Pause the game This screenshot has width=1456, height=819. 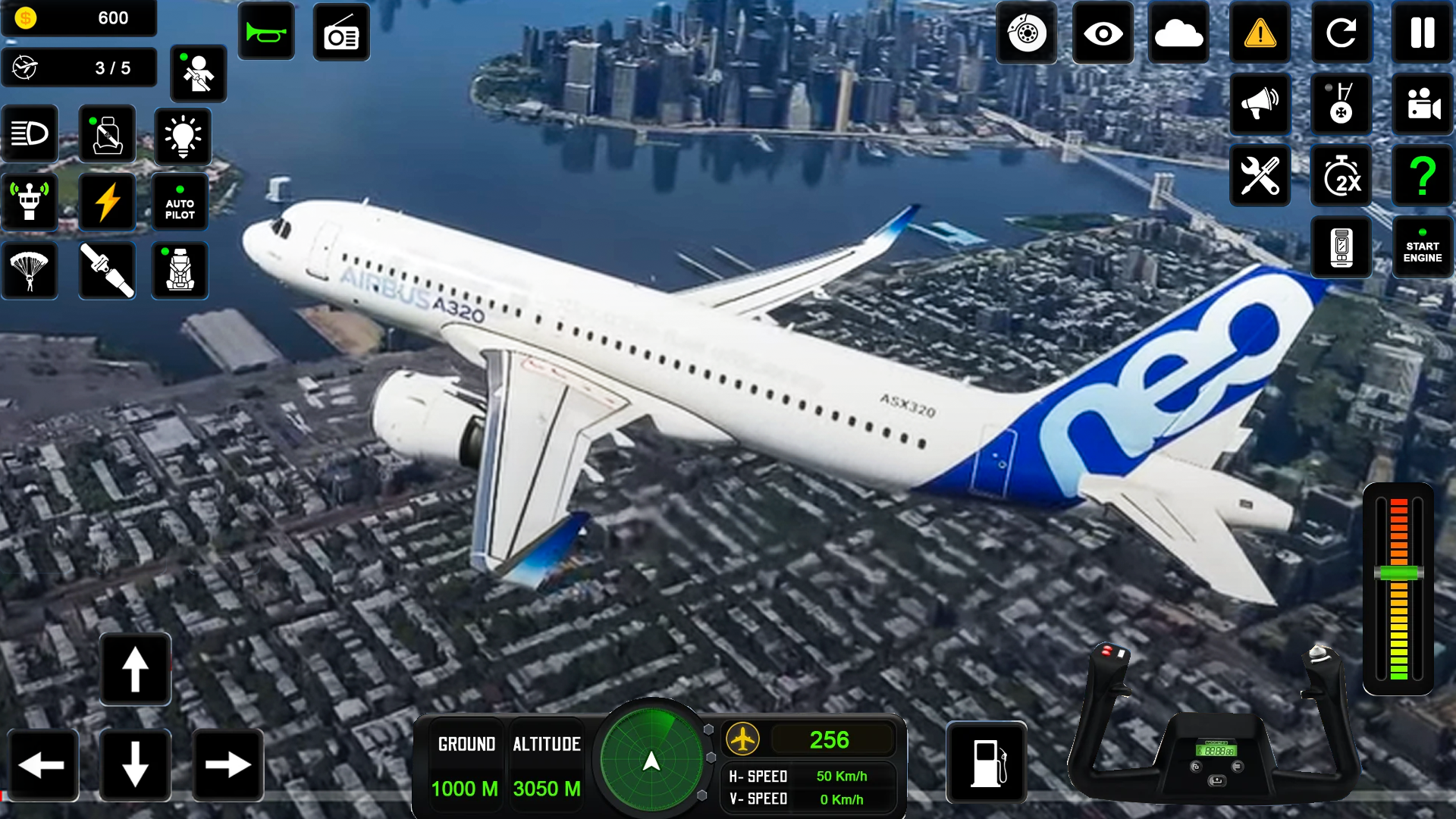pyautogui.click(x=1422, y=33)
